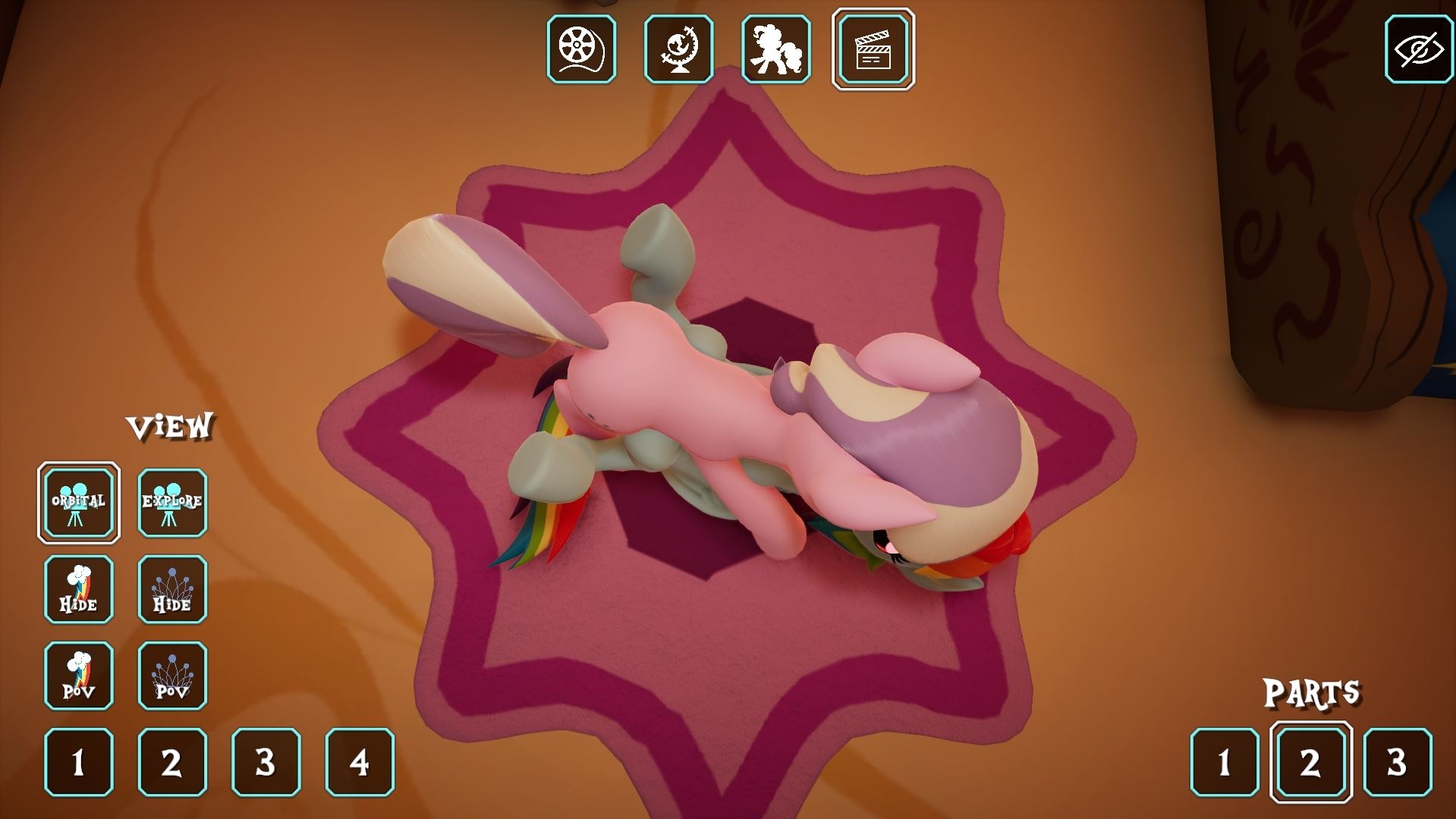Screen dimensions: 1456x819
Task: Select View camera preset 4
Action: point(360,762)
